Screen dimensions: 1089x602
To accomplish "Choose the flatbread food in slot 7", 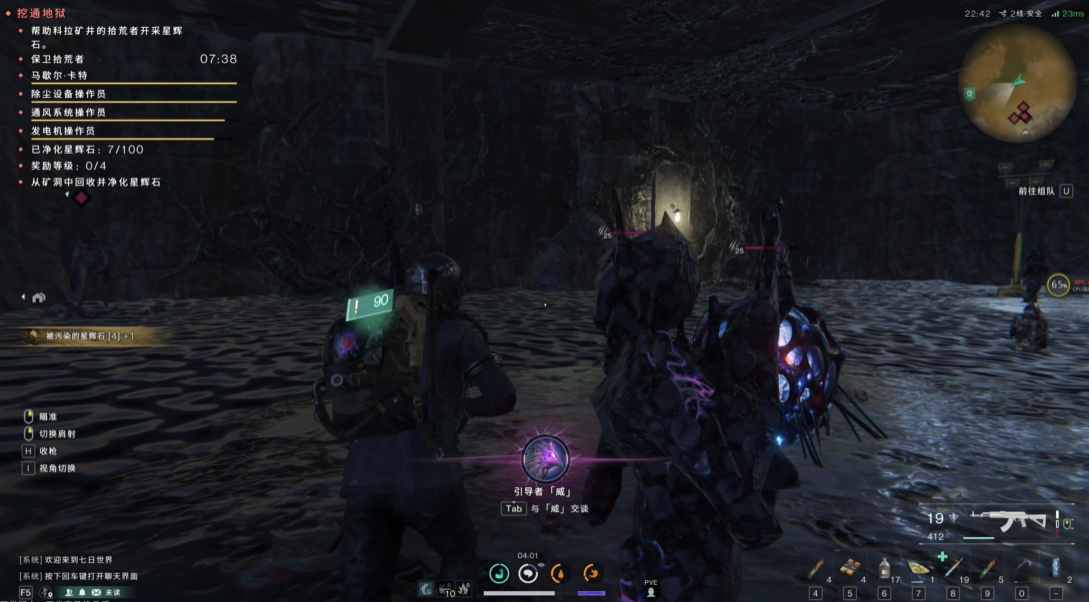I will [x=919, y=568].
